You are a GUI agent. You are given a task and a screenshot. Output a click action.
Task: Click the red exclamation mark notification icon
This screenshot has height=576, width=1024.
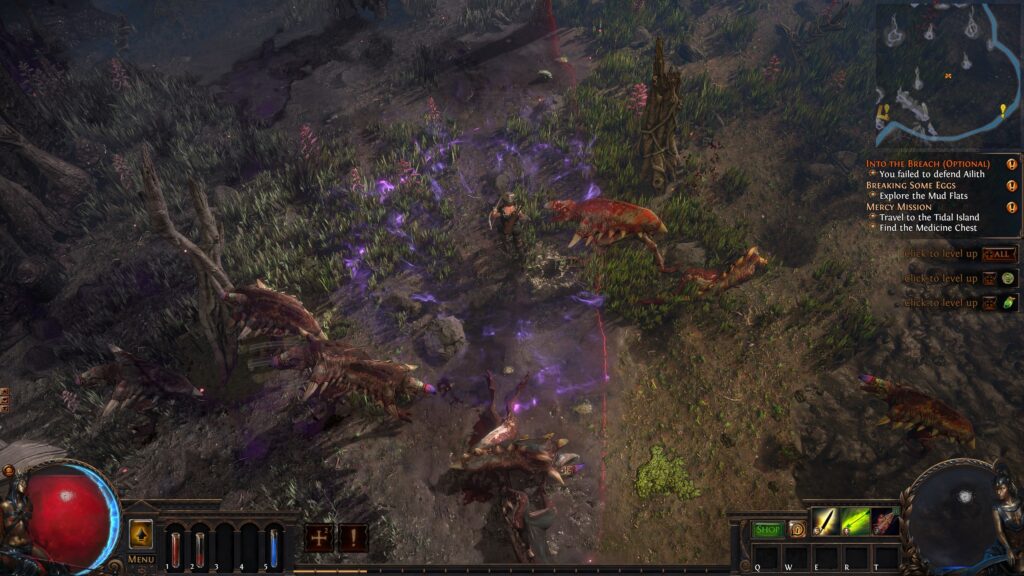353,538
